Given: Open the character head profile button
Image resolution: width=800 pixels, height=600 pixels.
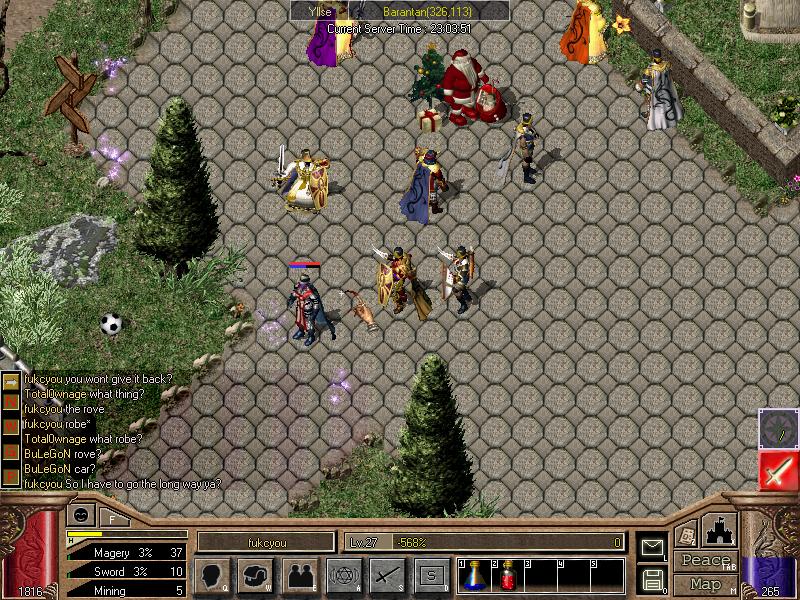Looking at the screenshot, I should 213,575.
